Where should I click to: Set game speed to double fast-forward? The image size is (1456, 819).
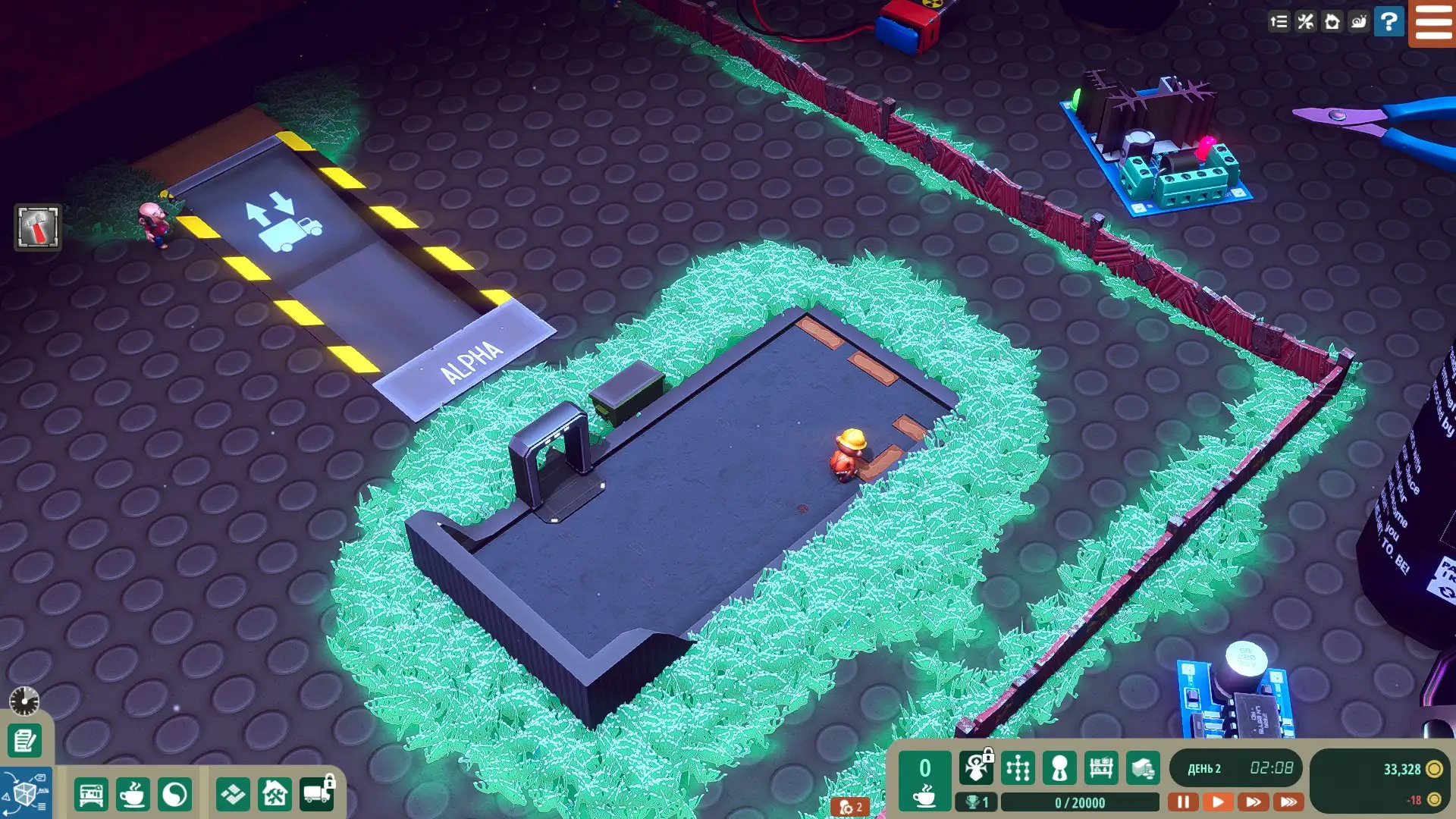tap(1253, 802)
